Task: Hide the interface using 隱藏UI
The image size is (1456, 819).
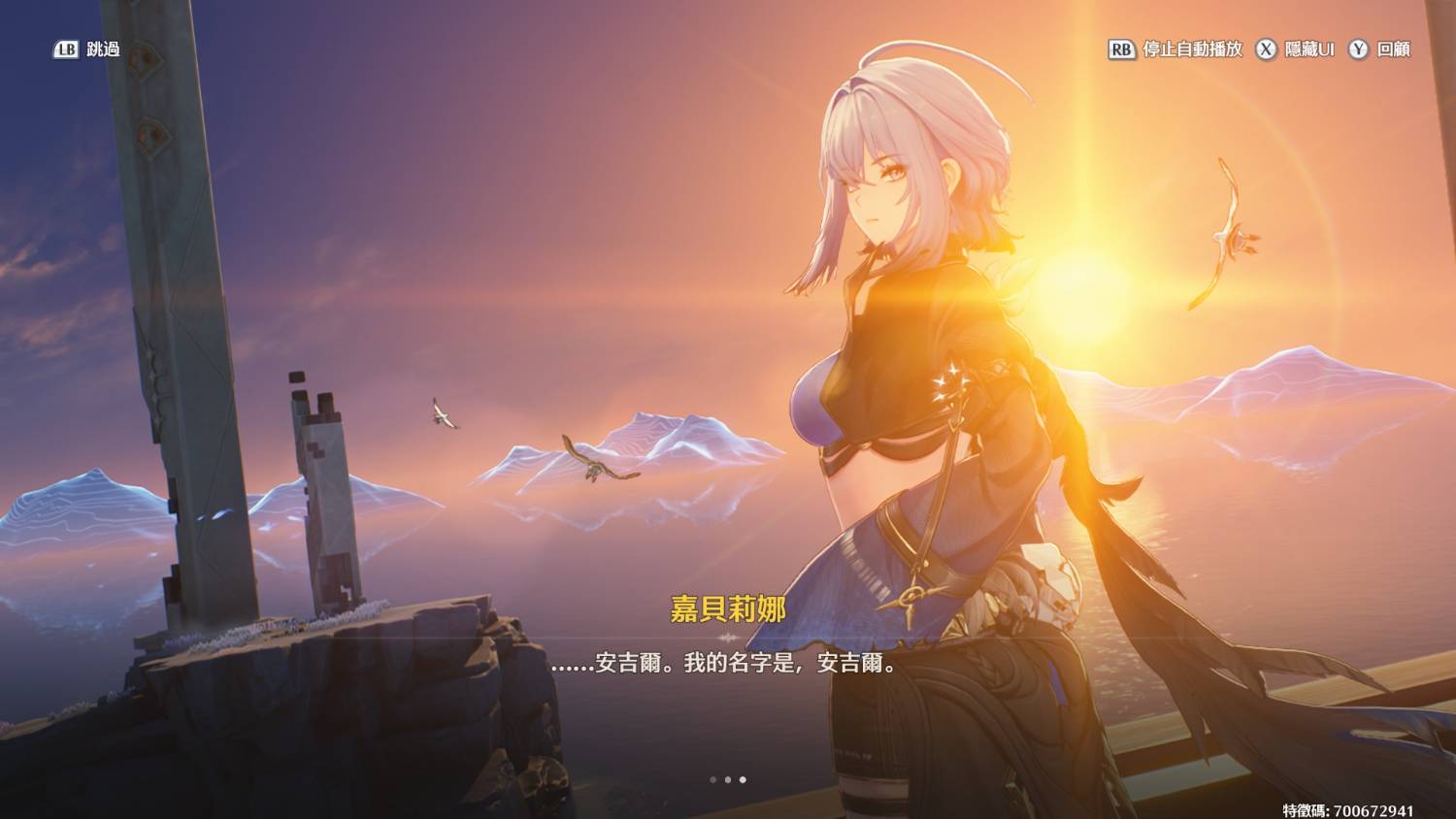Action: 1296,49
